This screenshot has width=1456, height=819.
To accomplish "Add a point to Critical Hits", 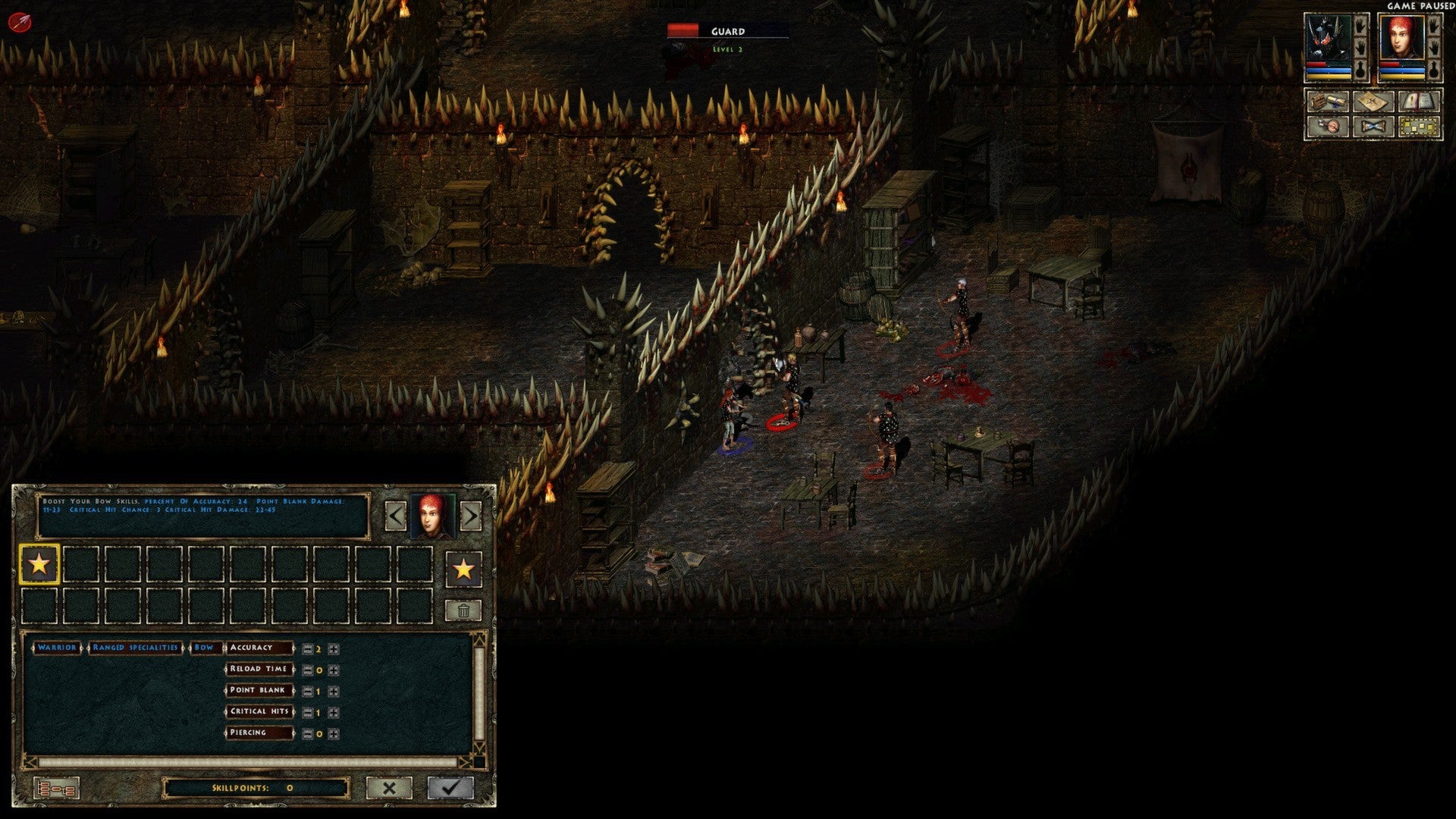I will point(333,713).
